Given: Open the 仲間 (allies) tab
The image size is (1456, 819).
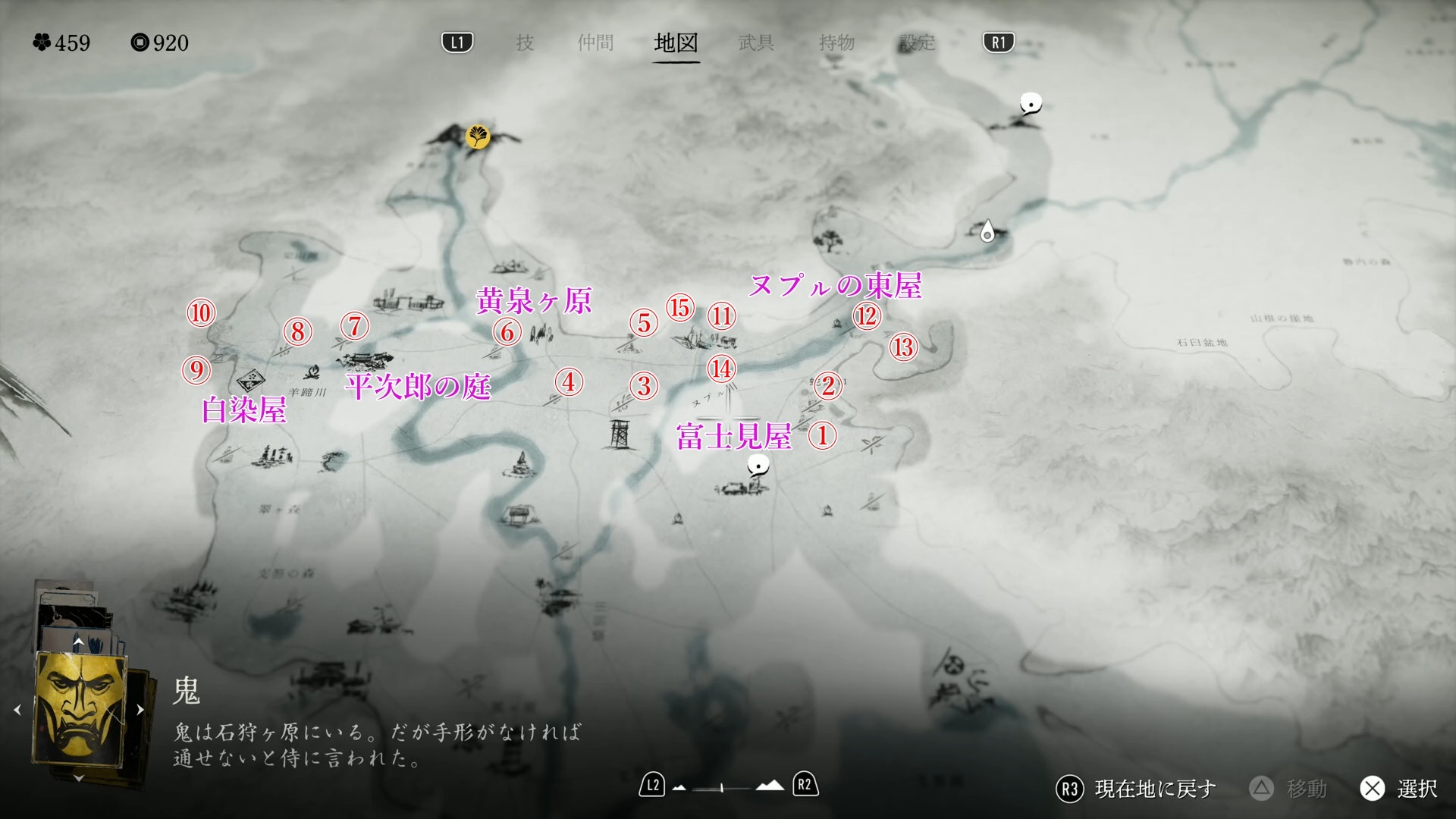Looking at the screenshot, I should (x=595, y=42).
